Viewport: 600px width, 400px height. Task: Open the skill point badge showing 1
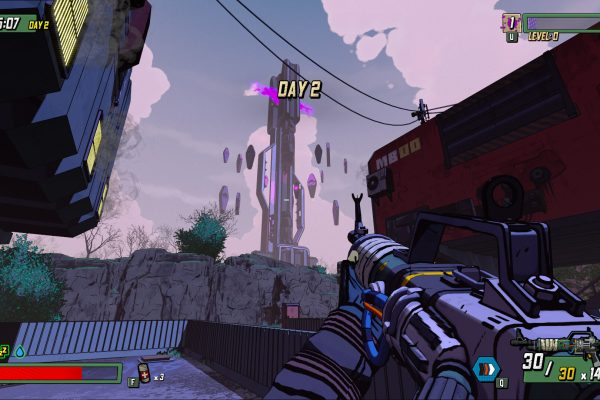click(x=511, y=22)
